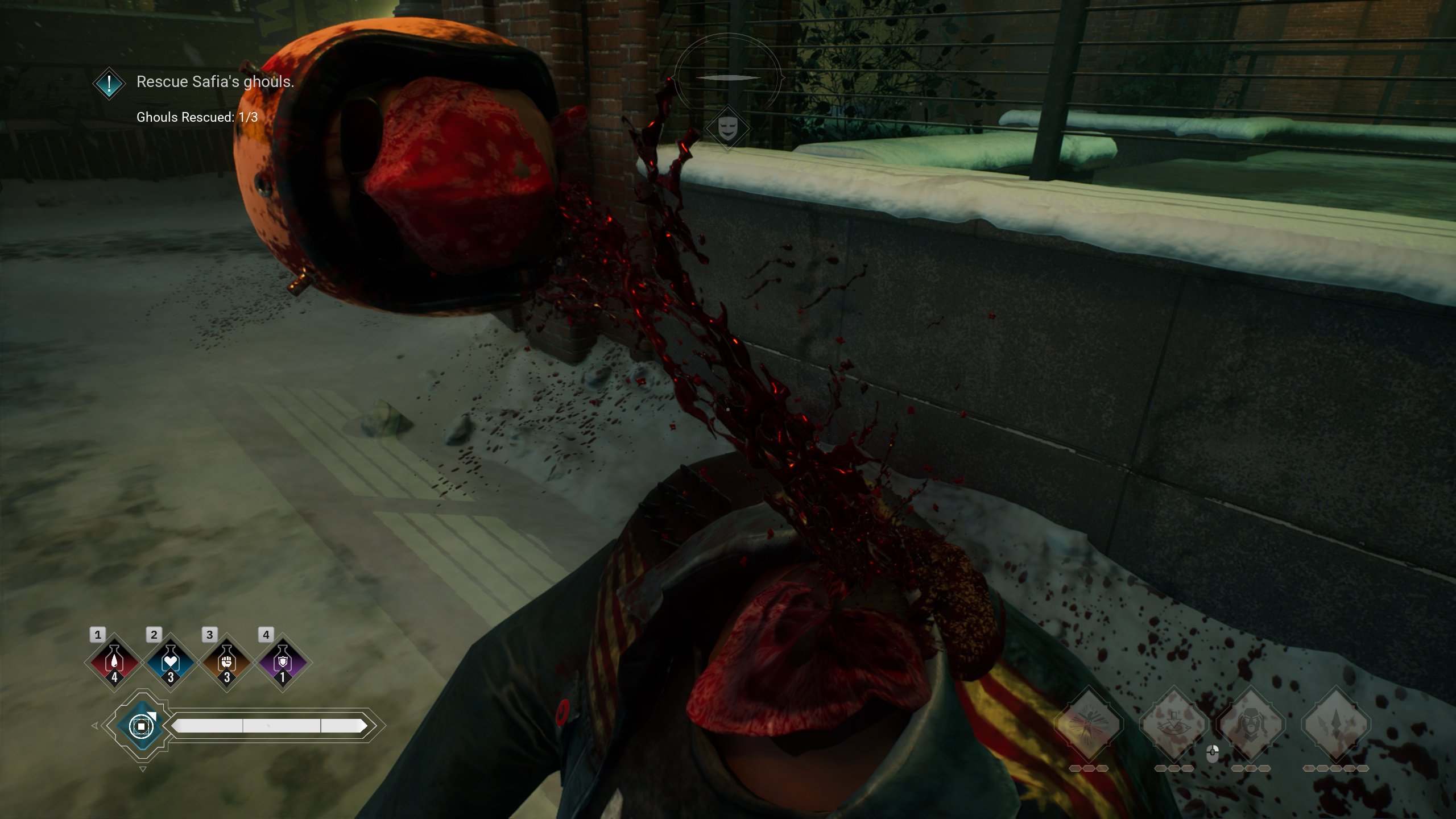Viewport: 1456px width, 819px height.
Task: Use the red blood-drop elixir
Action: (x=114, y=662)
